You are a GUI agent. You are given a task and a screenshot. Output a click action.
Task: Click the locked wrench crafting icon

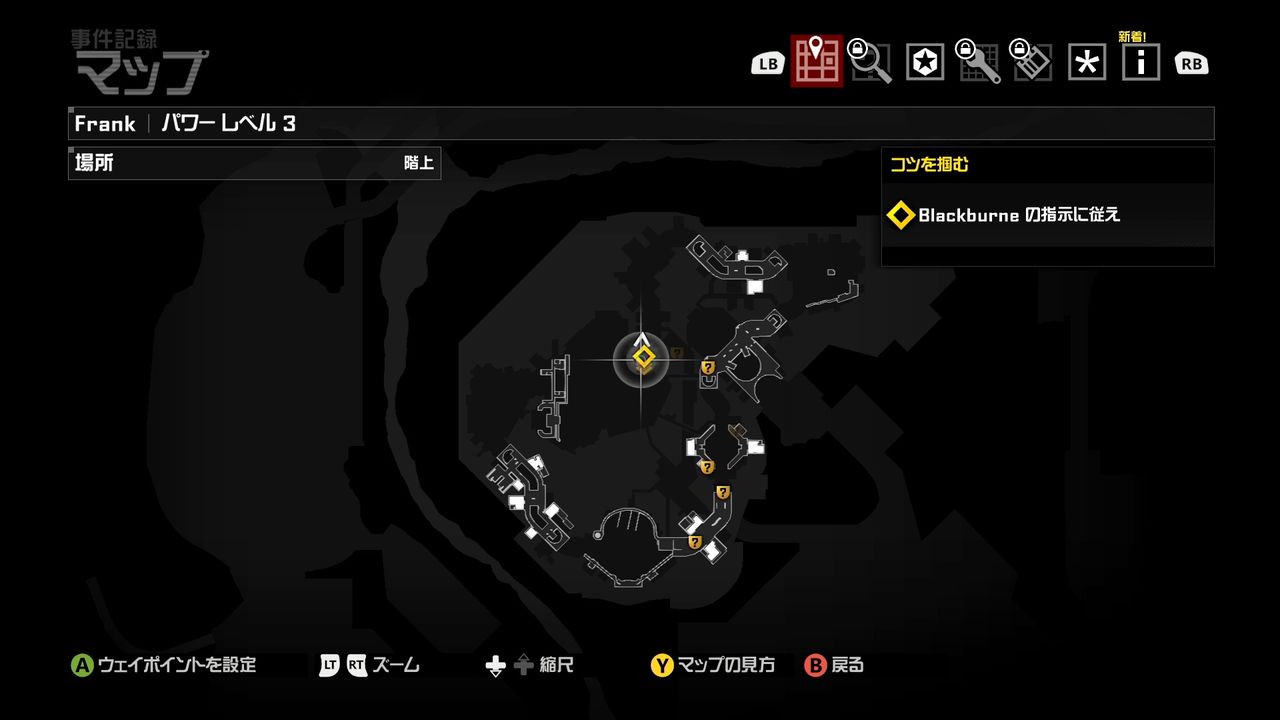(978, 61)
